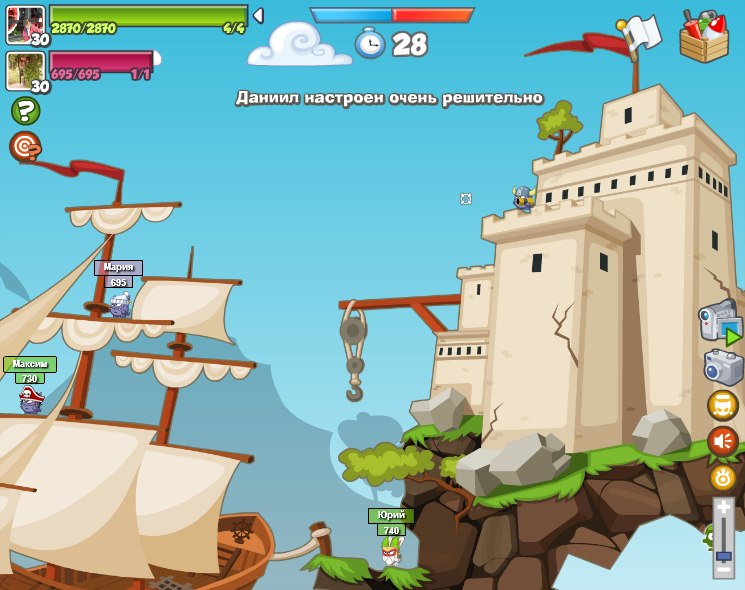Toggle sound with the red speaker button
745x590 pixels.
pyautogui.click(x=723, y=441)
